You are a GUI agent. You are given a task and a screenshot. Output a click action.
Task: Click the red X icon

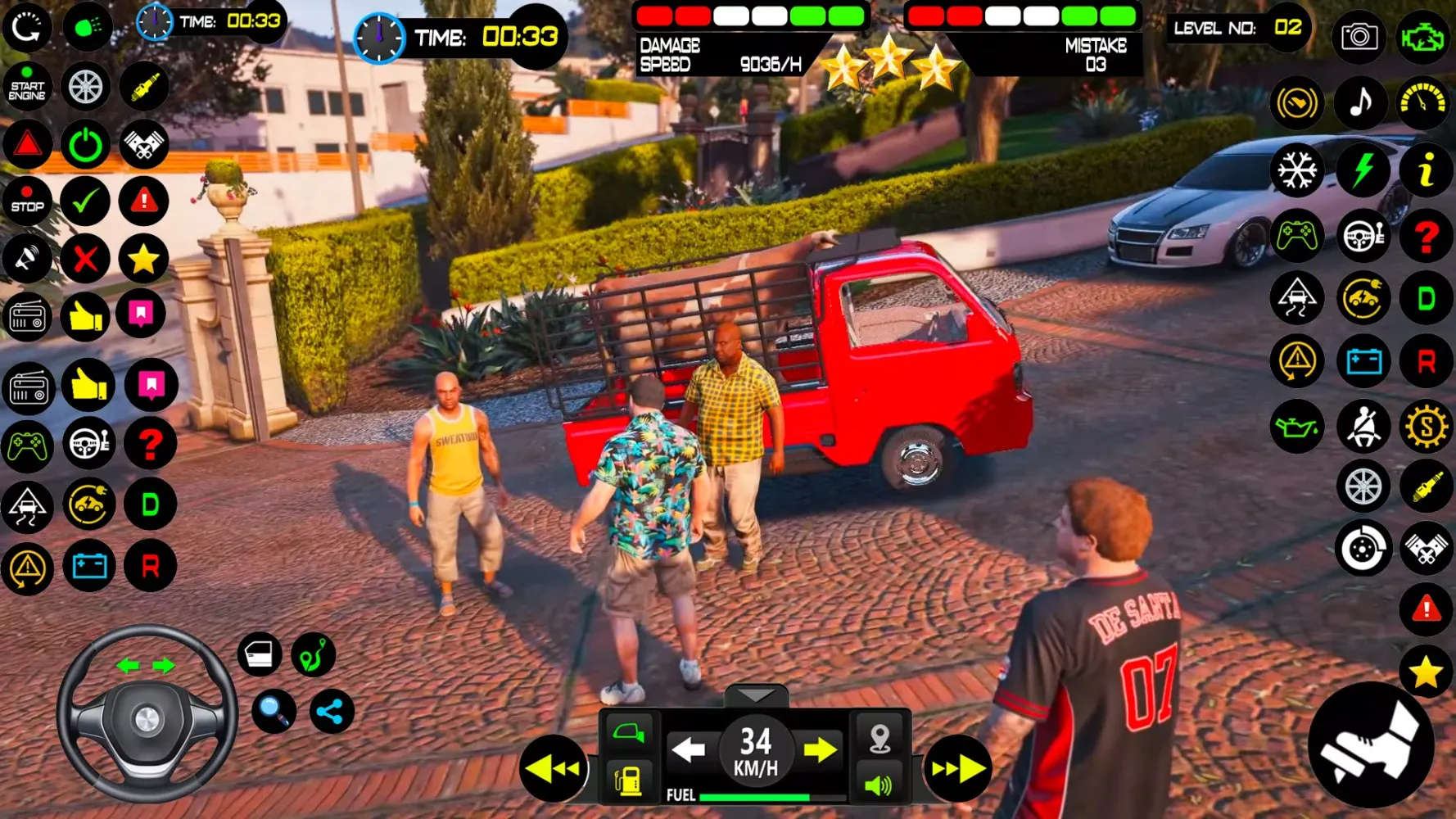point(85,260)
